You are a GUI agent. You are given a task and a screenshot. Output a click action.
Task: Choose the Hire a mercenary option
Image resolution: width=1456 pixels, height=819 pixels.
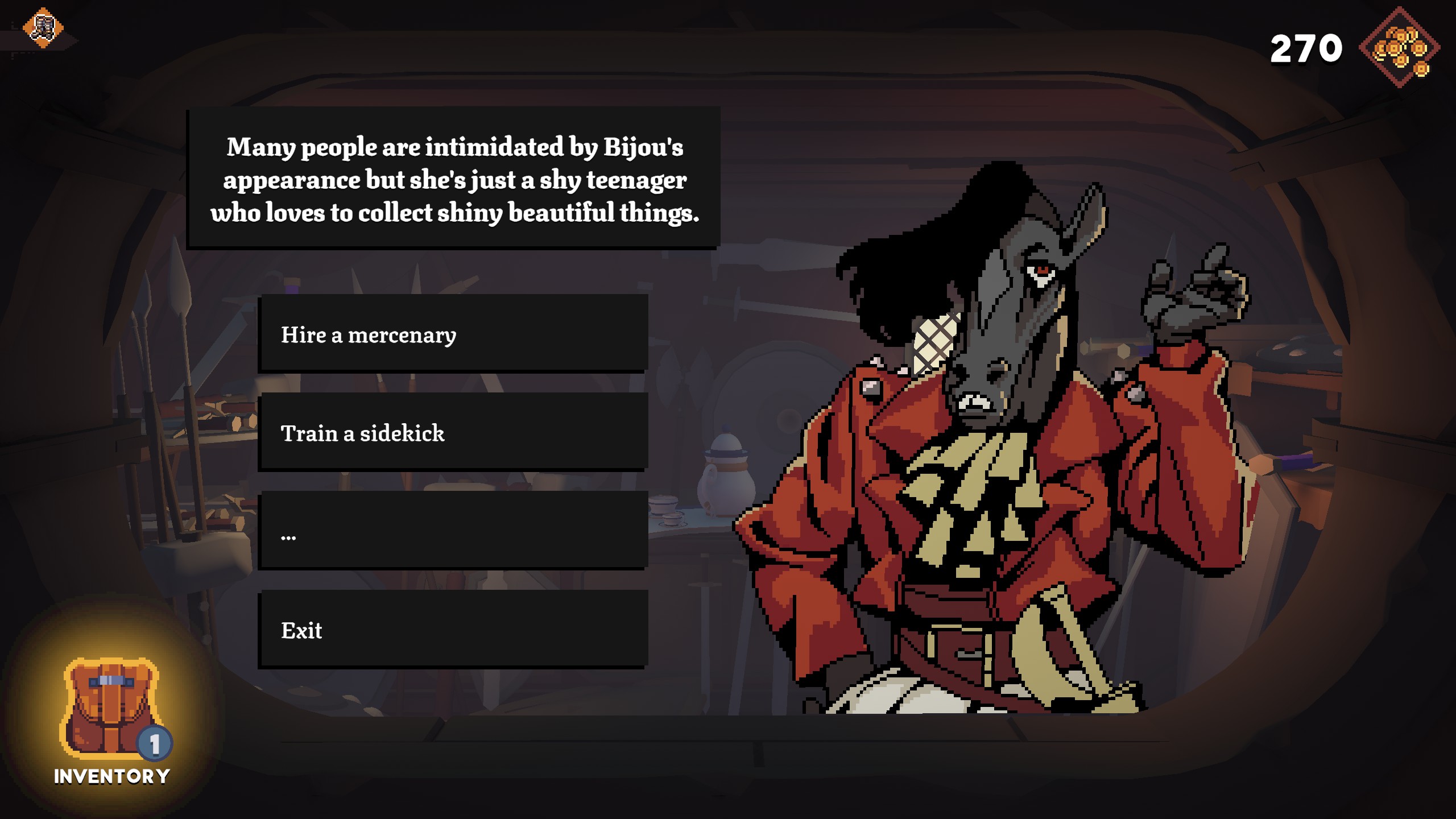(453, 334)
